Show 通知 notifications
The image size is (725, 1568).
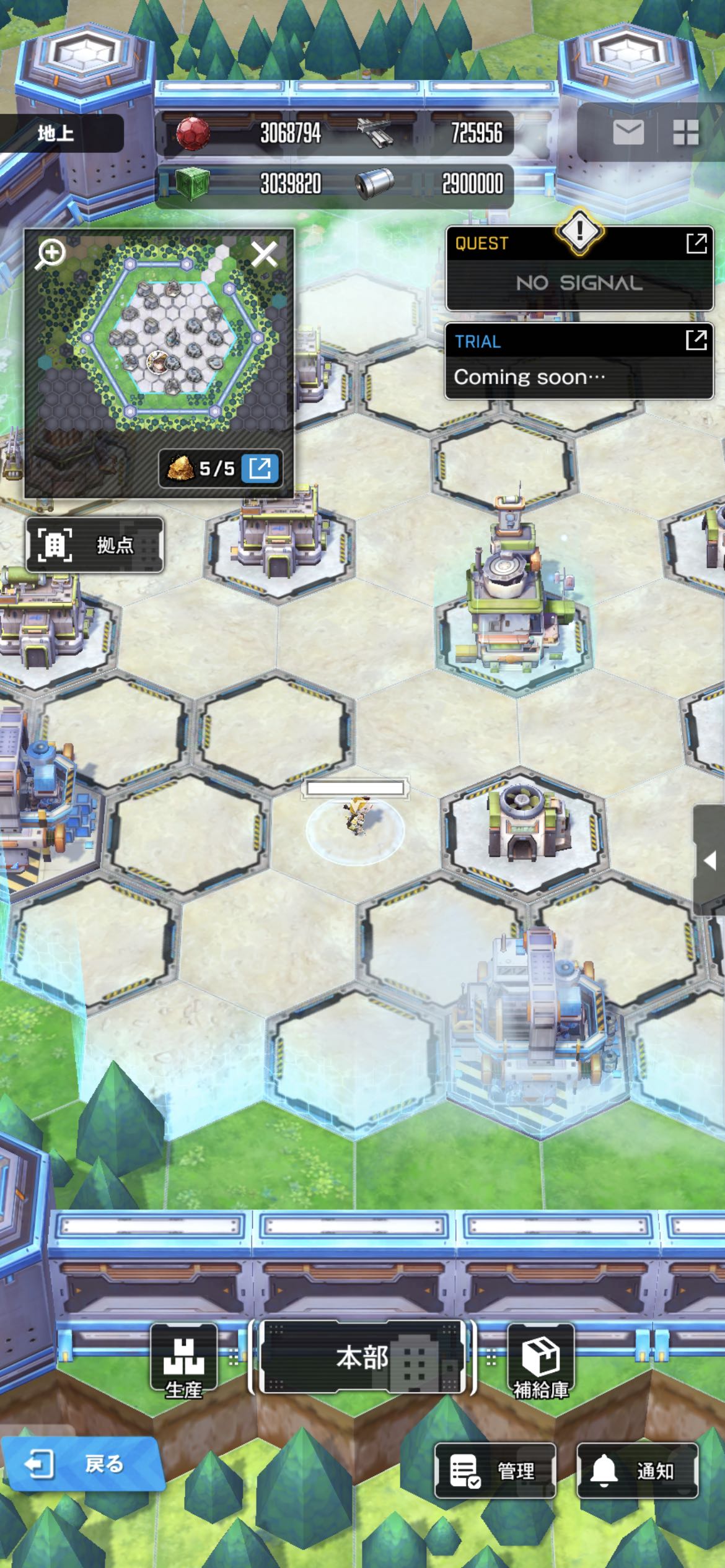[x=637, y=1470]
